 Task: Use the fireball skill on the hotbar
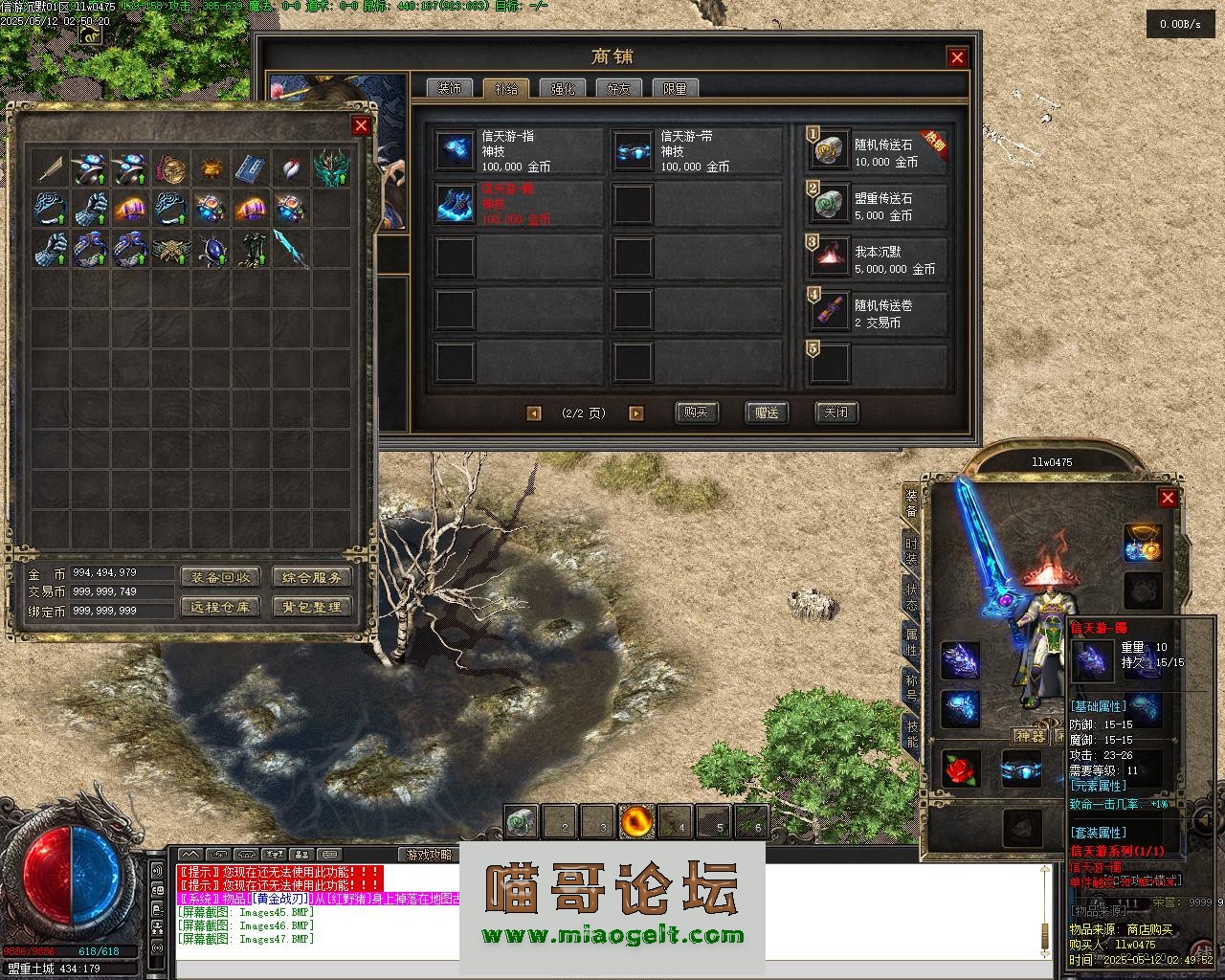point(636,820)
